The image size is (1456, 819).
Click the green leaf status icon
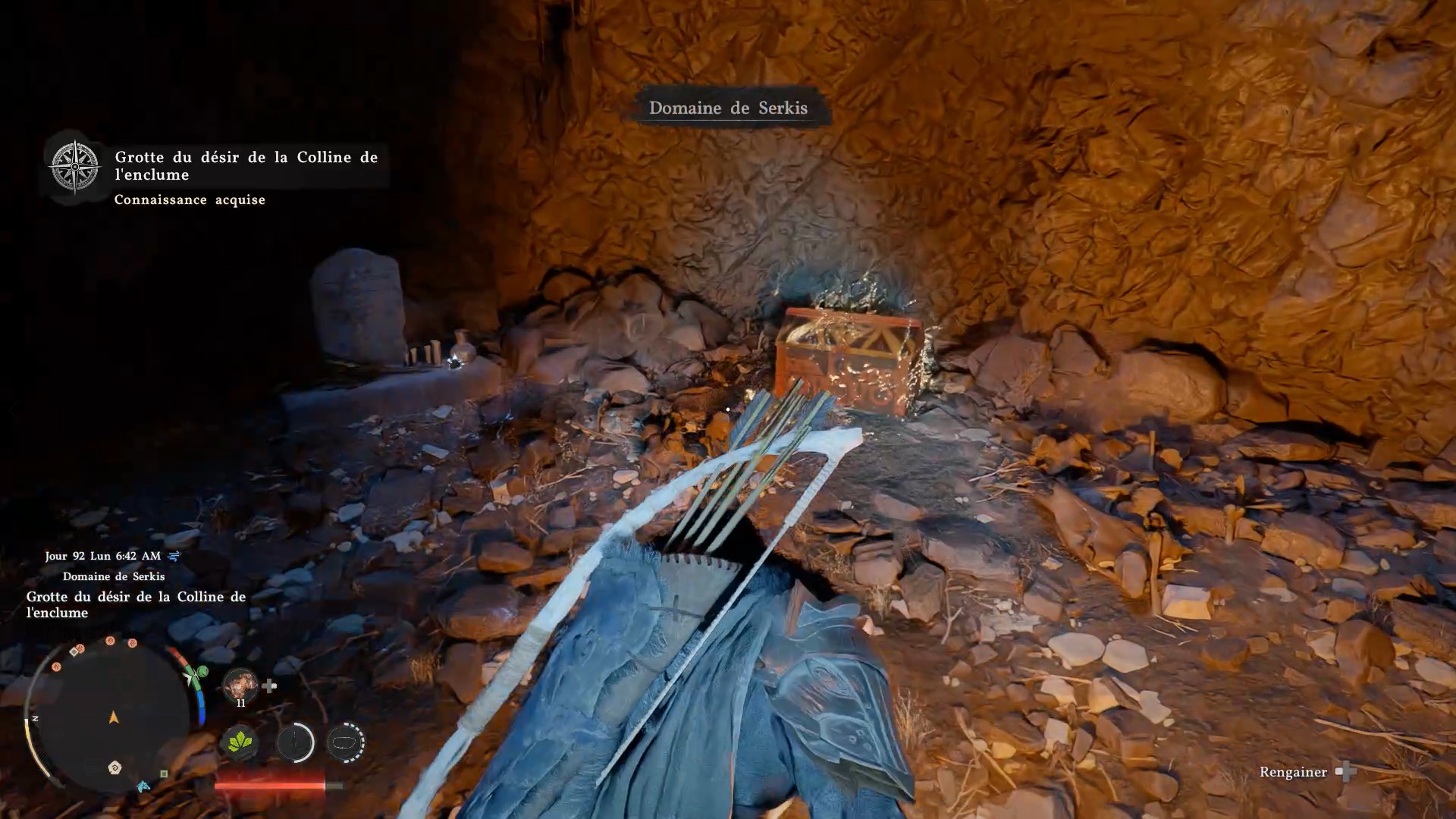click(240, 741)
